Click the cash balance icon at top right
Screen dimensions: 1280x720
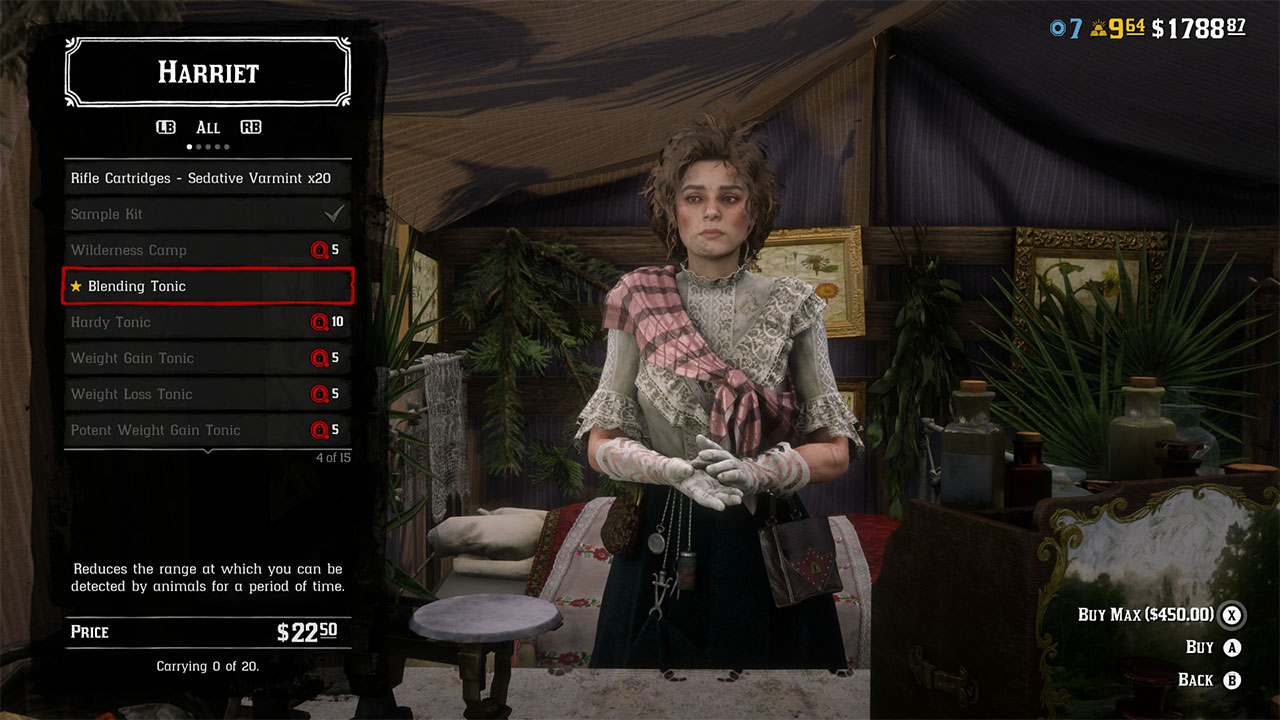click(1158, 27)
